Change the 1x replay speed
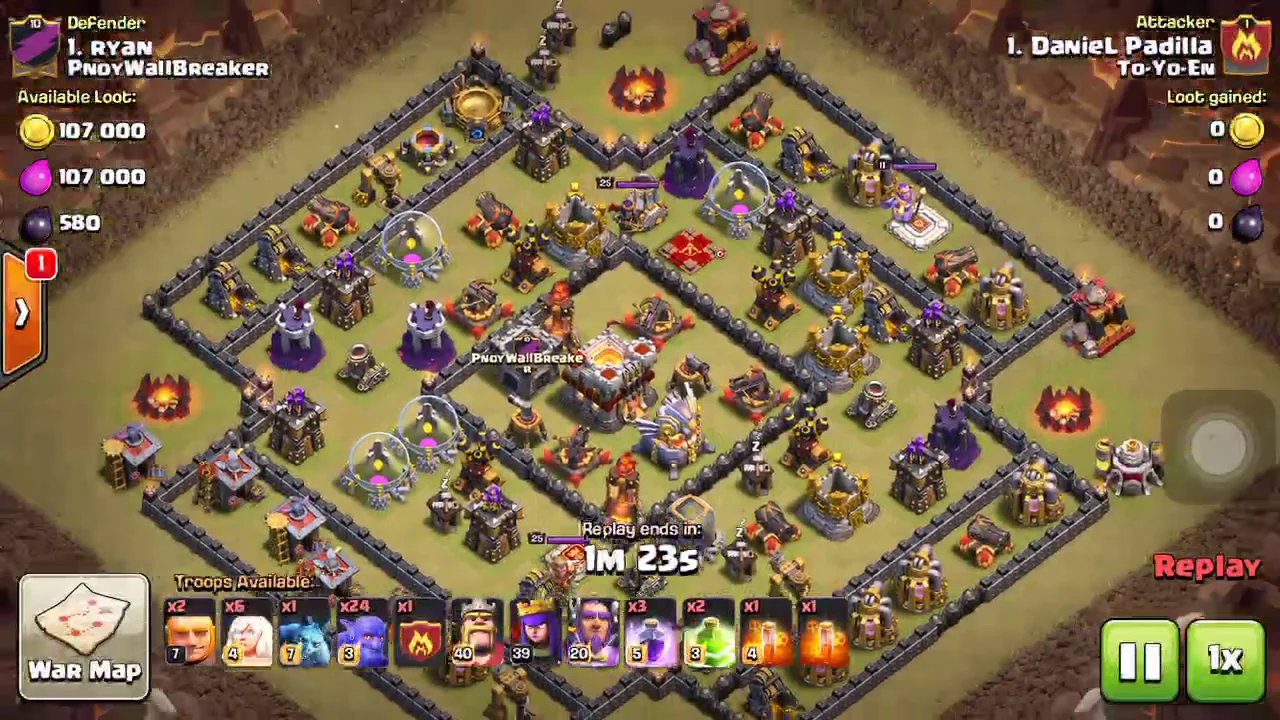This screenshot has width=1280, height=720. coord(1225,660)
